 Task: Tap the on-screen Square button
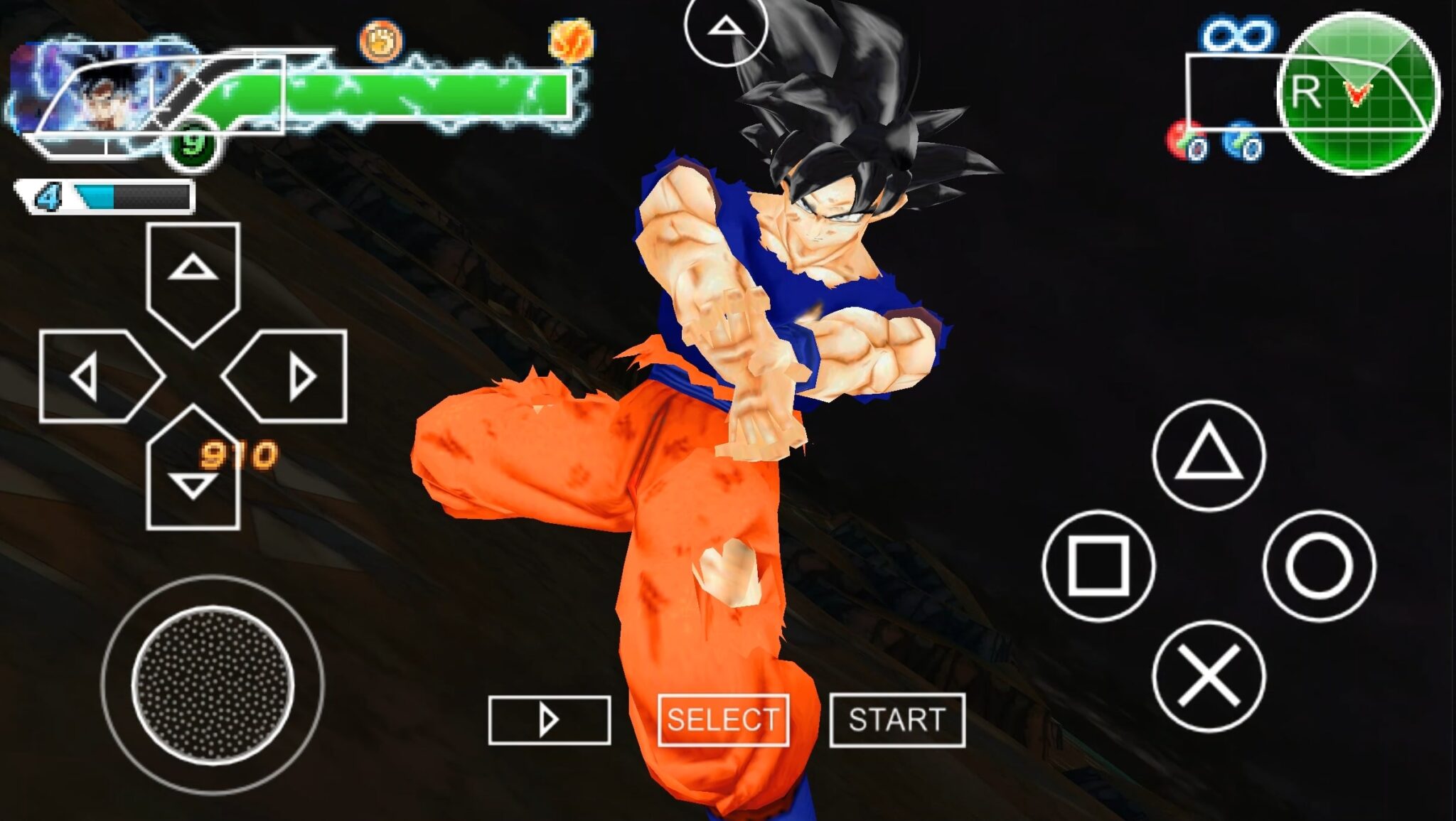coord(1098,566)
